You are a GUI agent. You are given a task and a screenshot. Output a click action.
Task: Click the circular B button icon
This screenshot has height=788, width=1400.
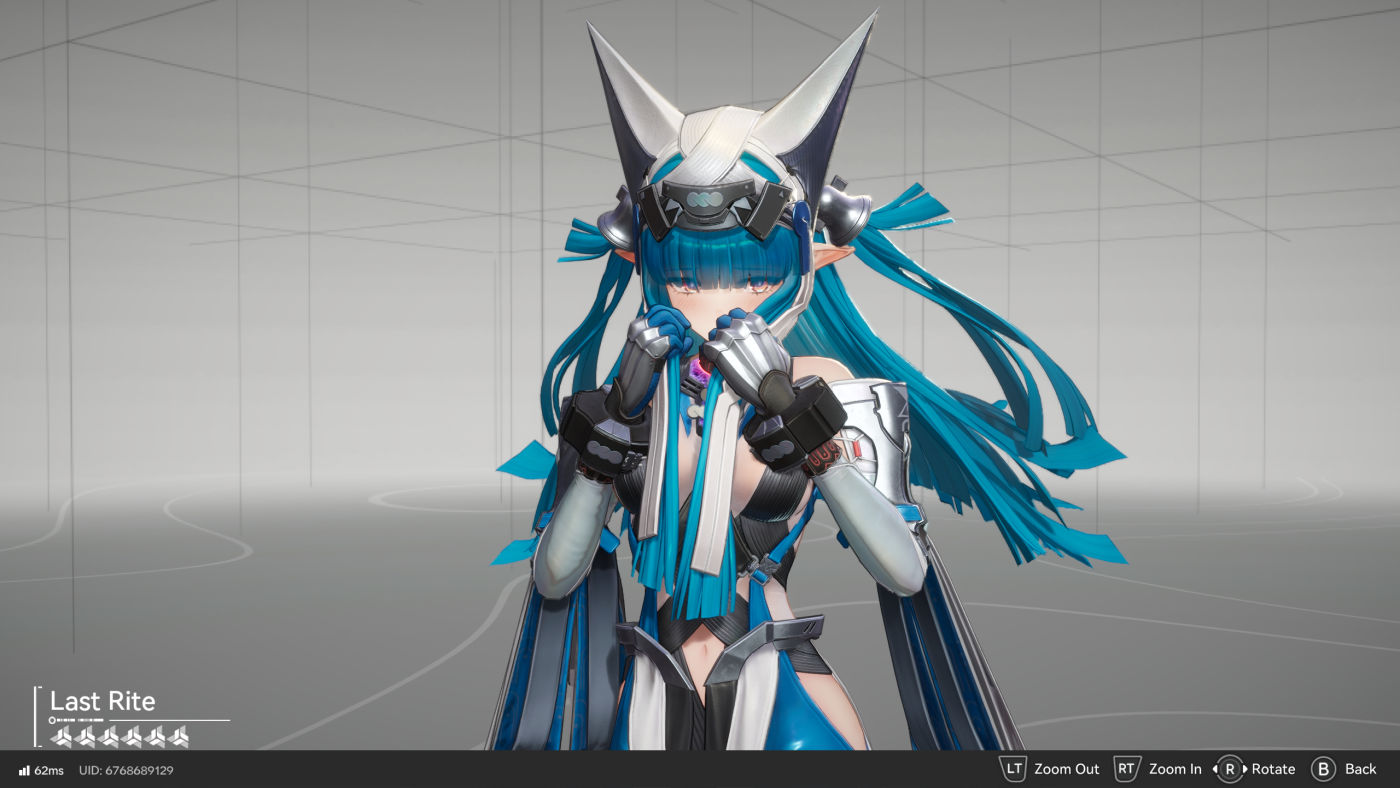click(x=1324, y=768)
